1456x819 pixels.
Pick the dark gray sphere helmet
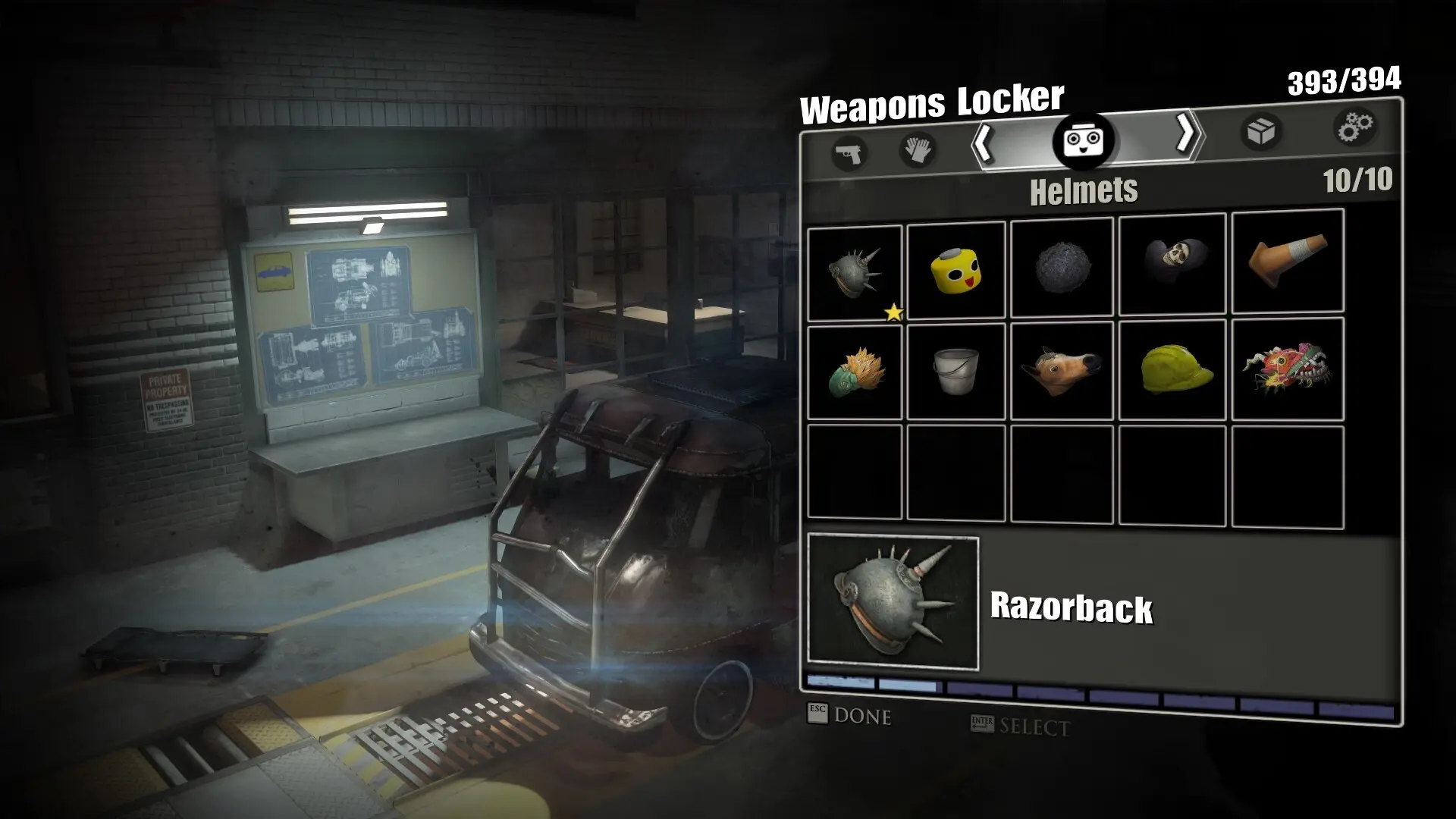tap(1062, 267)
